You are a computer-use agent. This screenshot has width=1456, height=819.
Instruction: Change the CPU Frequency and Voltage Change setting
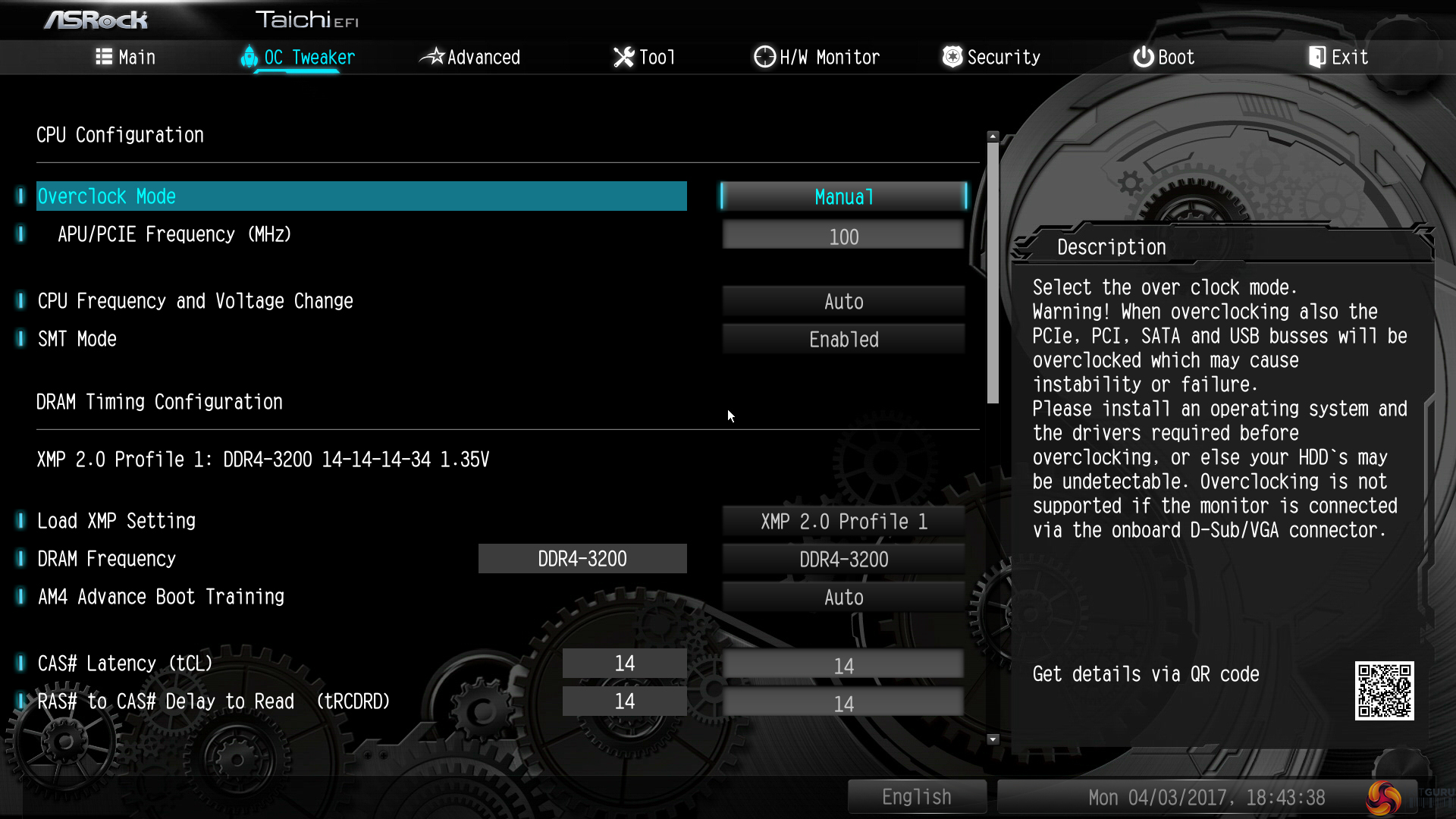click(x=843, y=302)
